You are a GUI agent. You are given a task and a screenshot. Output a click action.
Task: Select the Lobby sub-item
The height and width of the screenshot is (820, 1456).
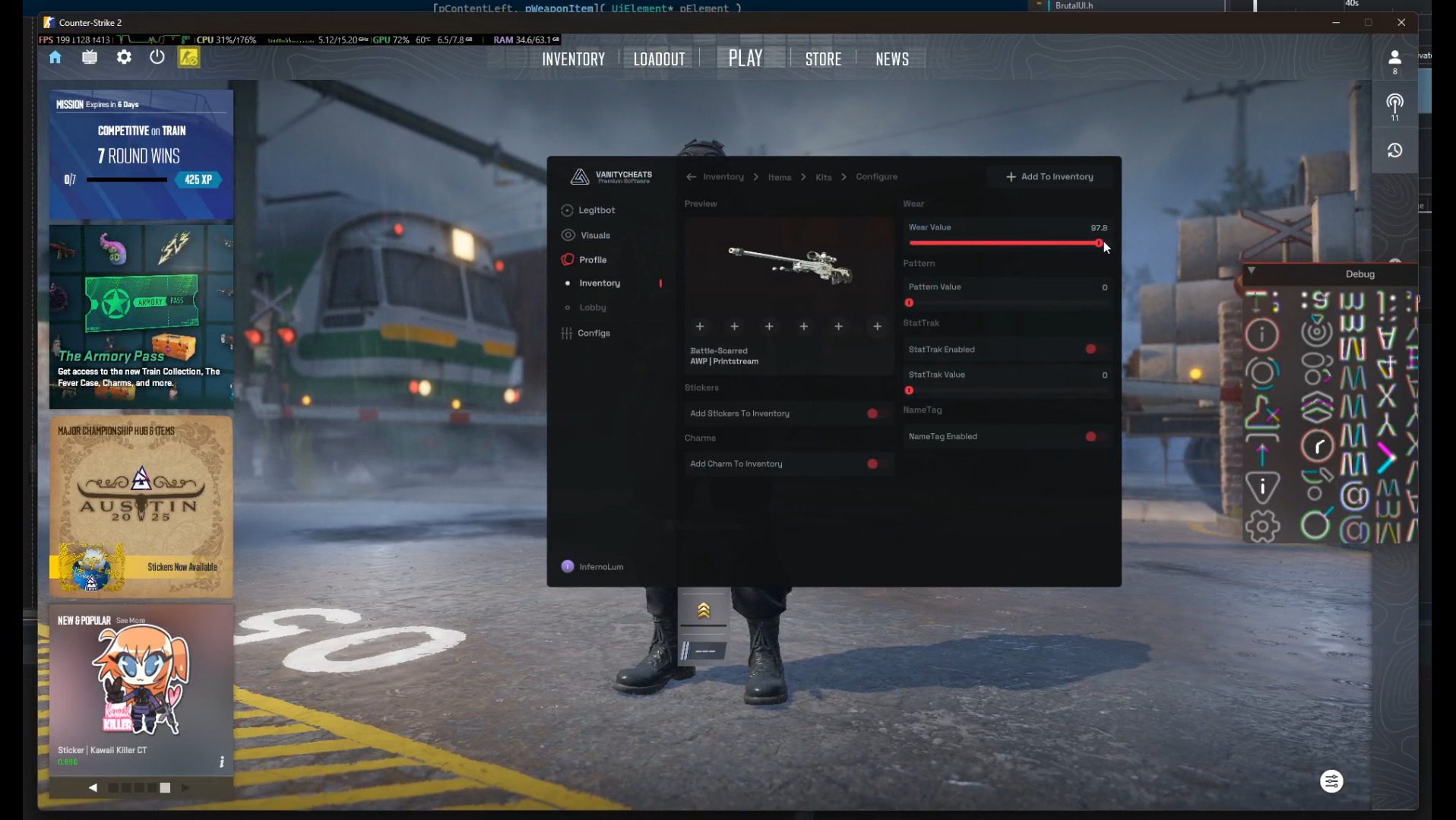click(593, 308)
